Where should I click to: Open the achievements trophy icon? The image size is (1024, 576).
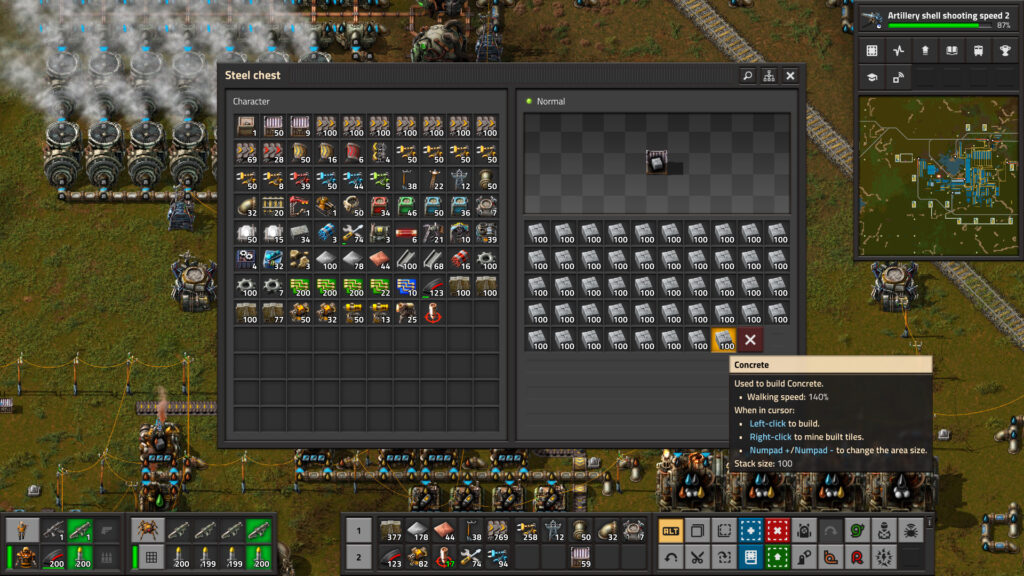click(1003, 51)
